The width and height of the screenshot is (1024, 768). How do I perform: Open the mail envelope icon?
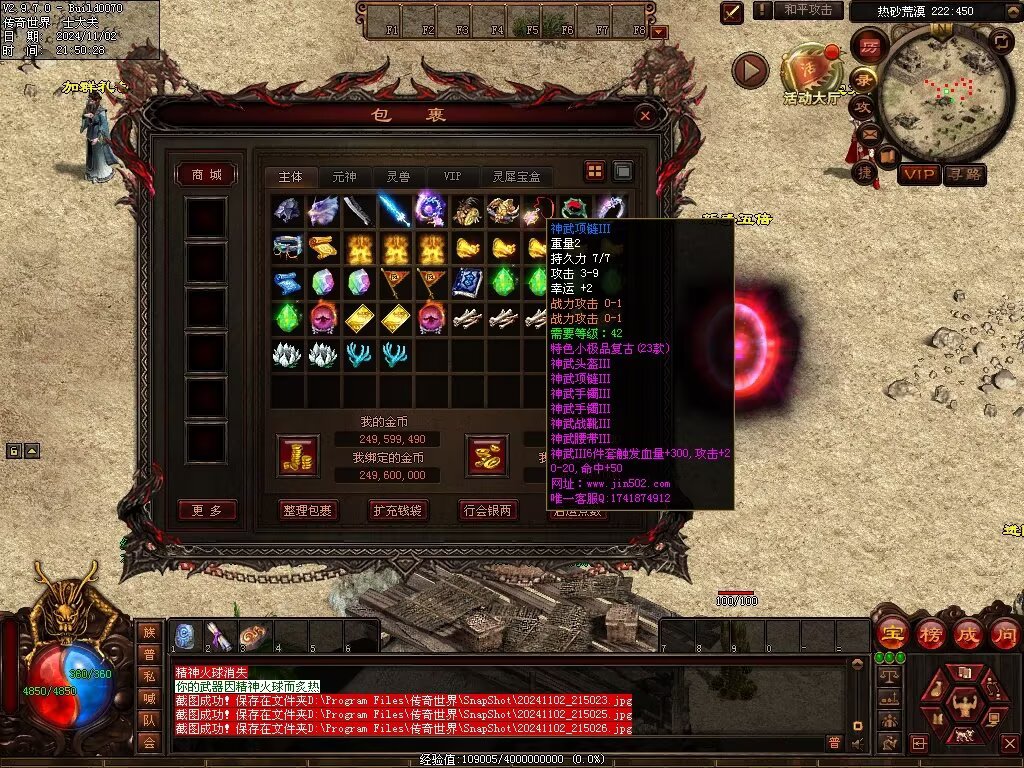[867, 132]
